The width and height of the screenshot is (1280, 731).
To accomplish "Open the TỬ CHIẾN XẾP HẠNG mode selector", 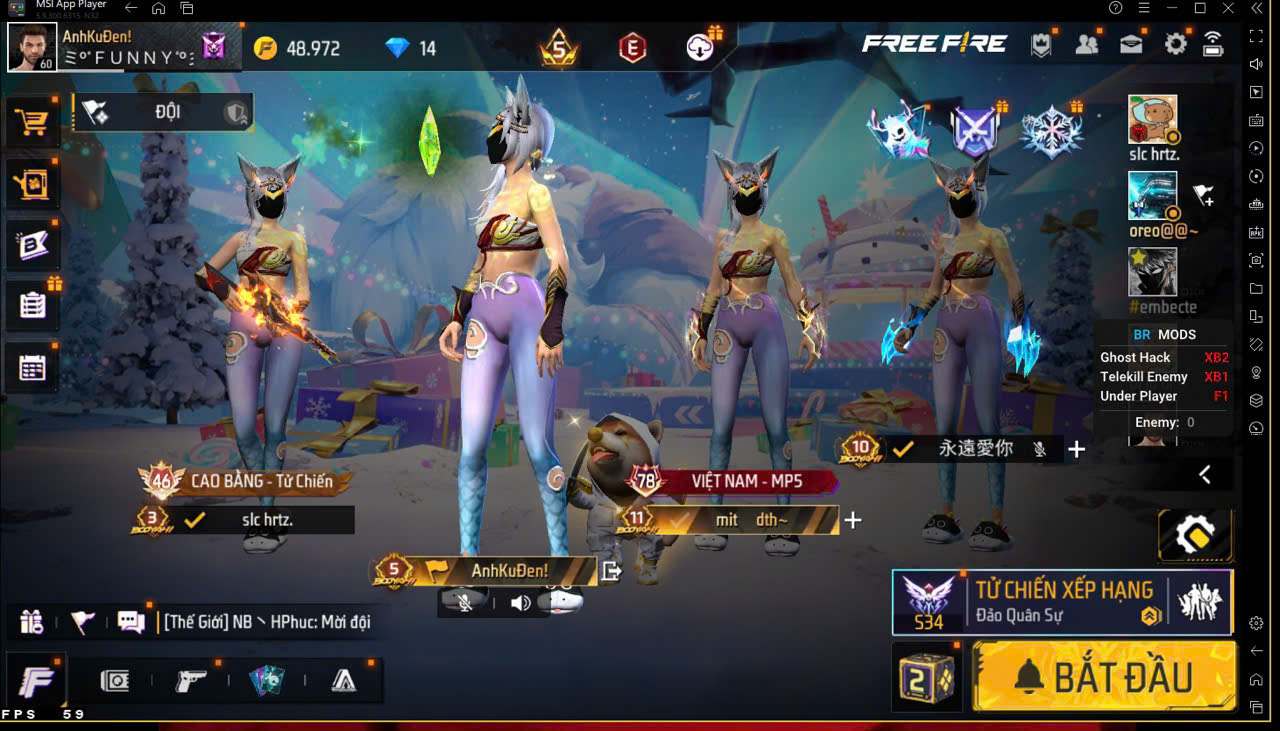I will (x=1062, y=602).
